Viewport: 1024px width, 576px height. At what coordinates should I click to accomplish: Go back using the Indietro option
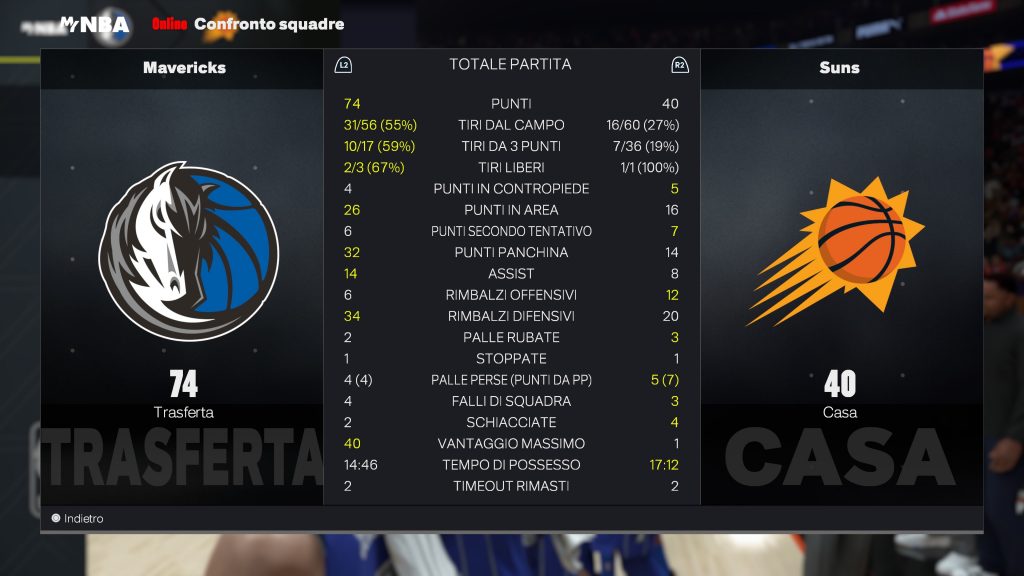coord(78,519)
